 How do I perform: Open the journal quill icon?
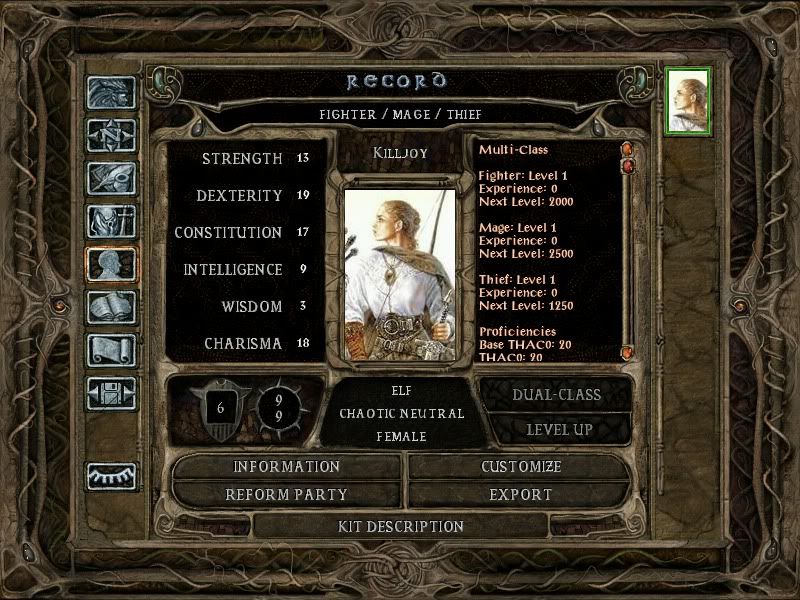[111, 178]
